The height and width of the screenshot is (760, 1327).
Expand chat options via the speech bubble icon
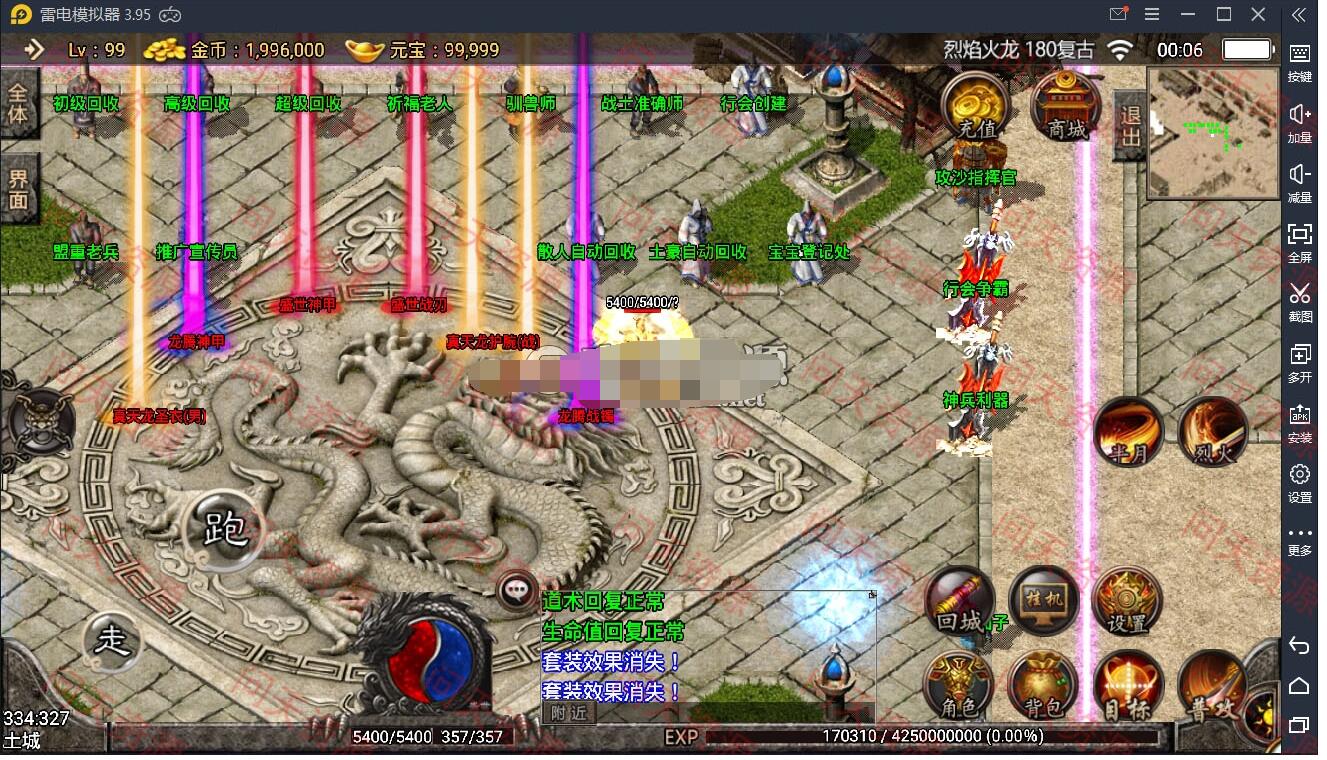tap(516, 589)
